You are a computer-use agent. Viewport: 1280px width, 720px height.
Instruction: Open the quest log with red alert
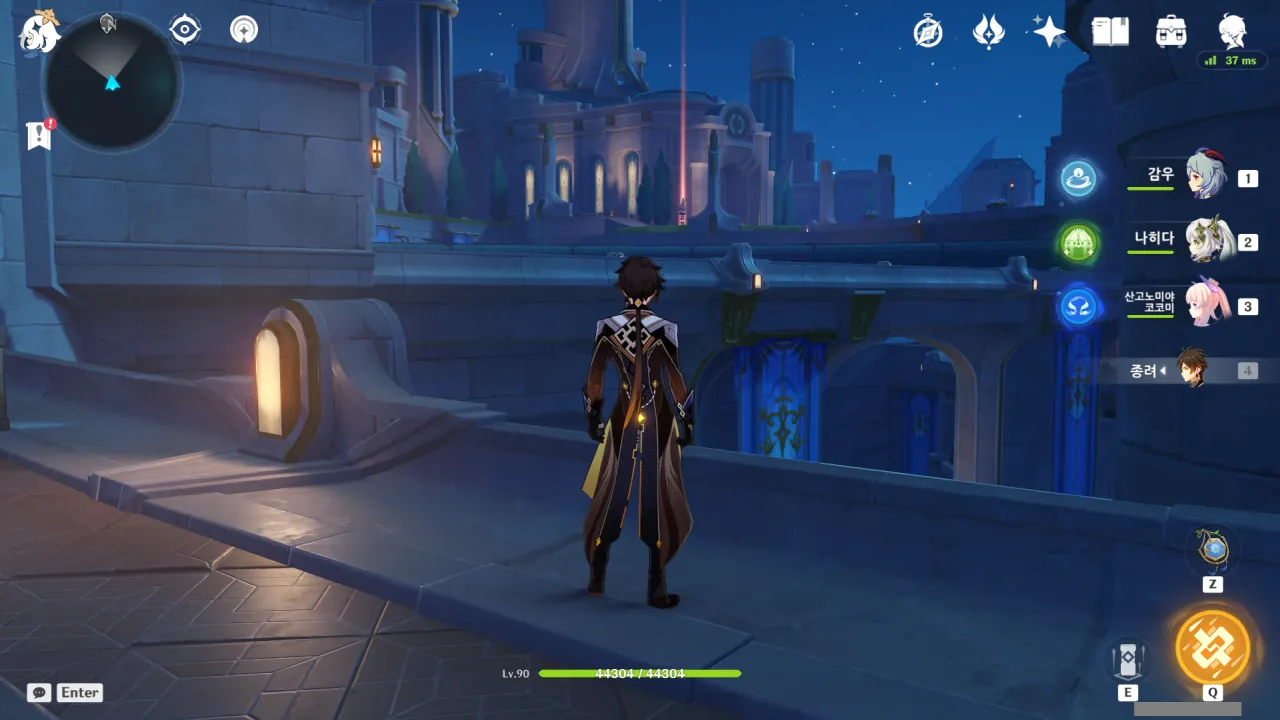(40, 135)
